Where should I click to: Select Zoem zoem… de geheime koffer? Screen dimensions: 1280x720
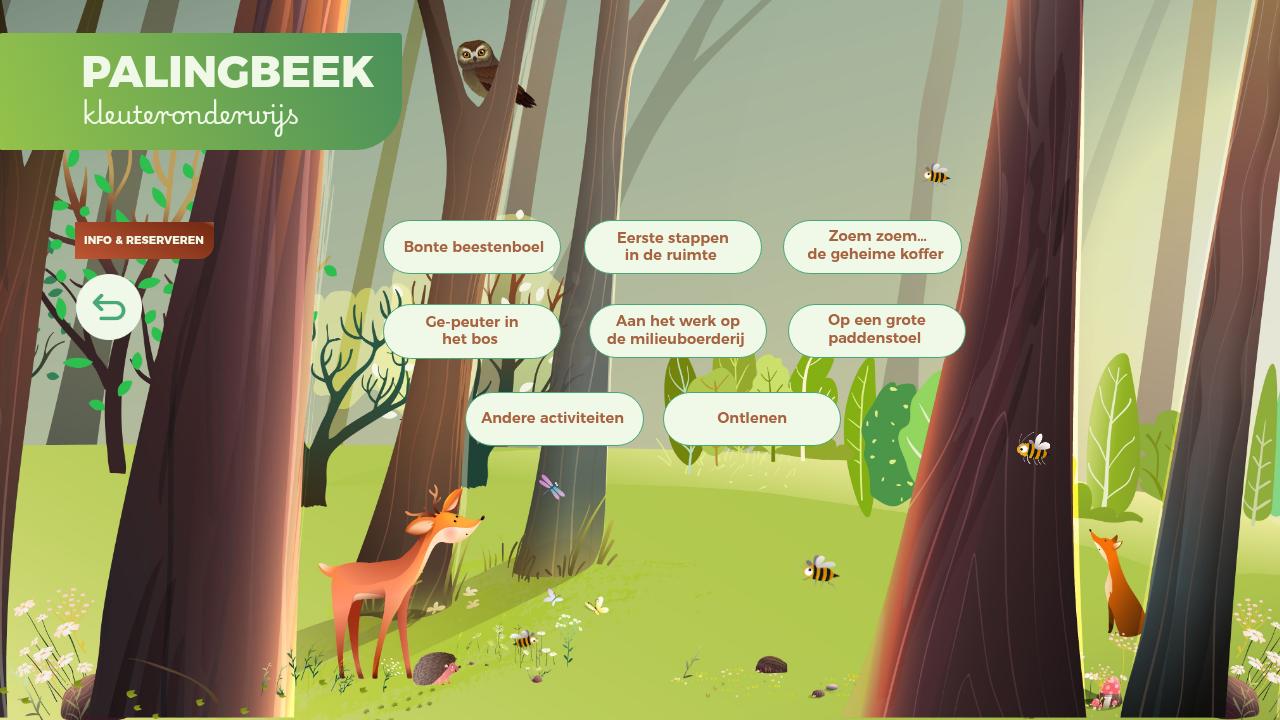873,246
